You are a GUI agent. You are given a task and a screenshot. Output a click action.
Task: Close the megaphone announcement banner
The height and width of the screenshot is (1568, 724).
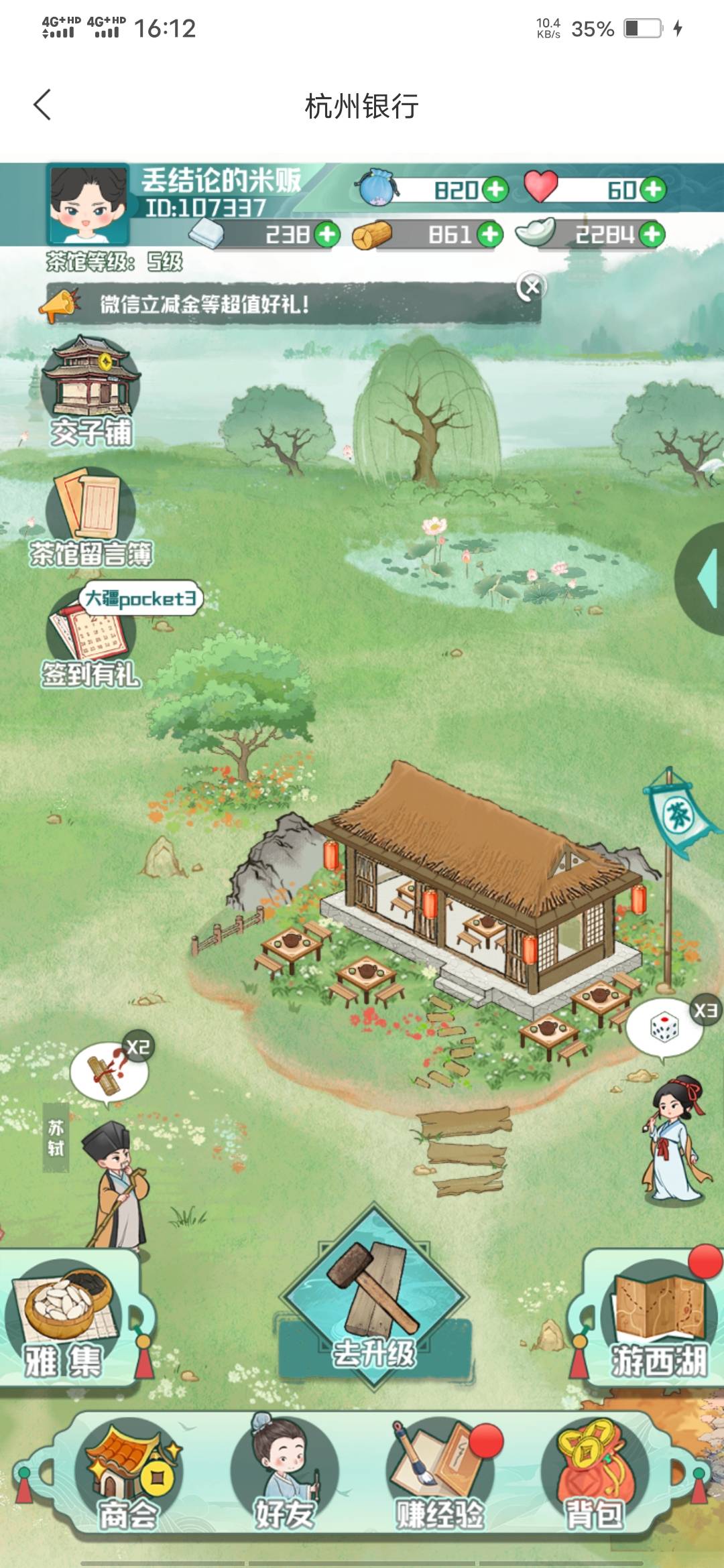532,287
